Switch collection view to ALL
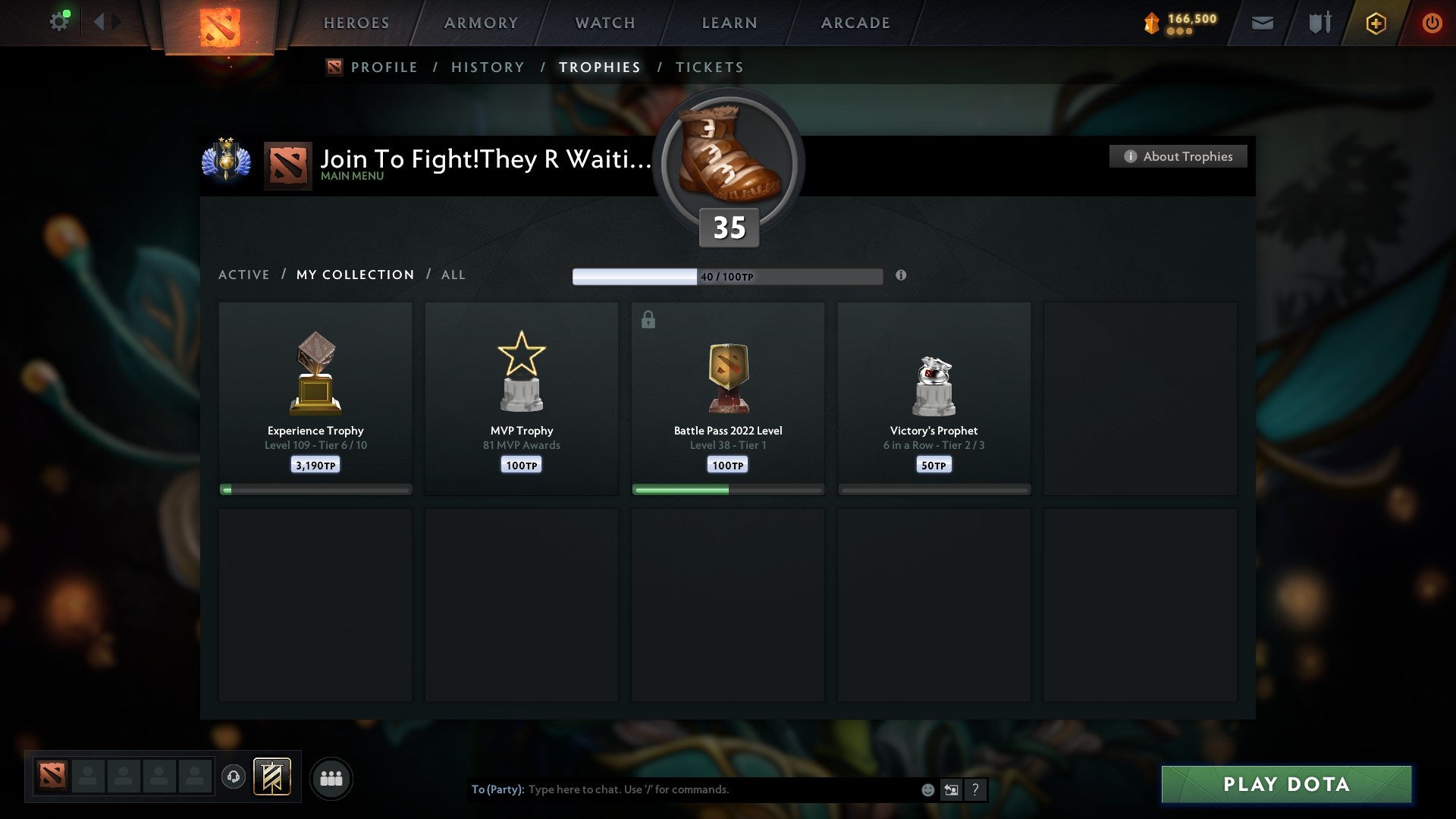1456x819 pixels. (453, 275)
